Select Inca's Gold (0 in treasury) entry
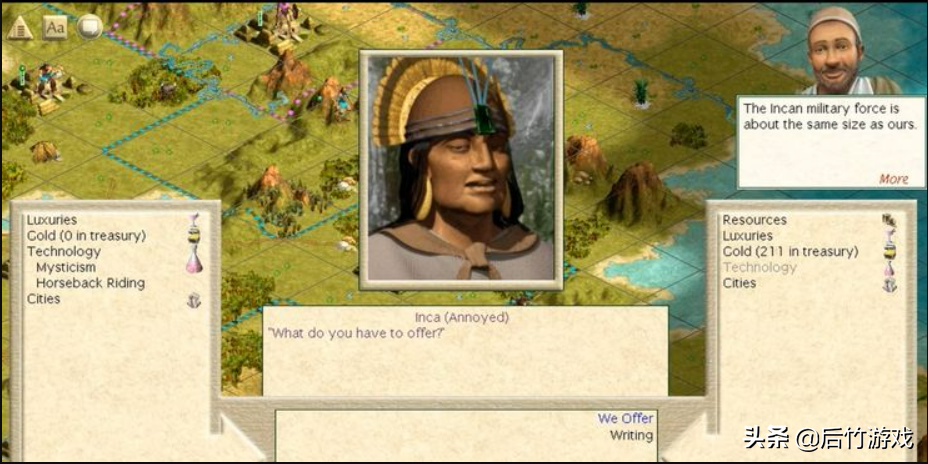This screenshot has width=928, height=464. (86, 236)
